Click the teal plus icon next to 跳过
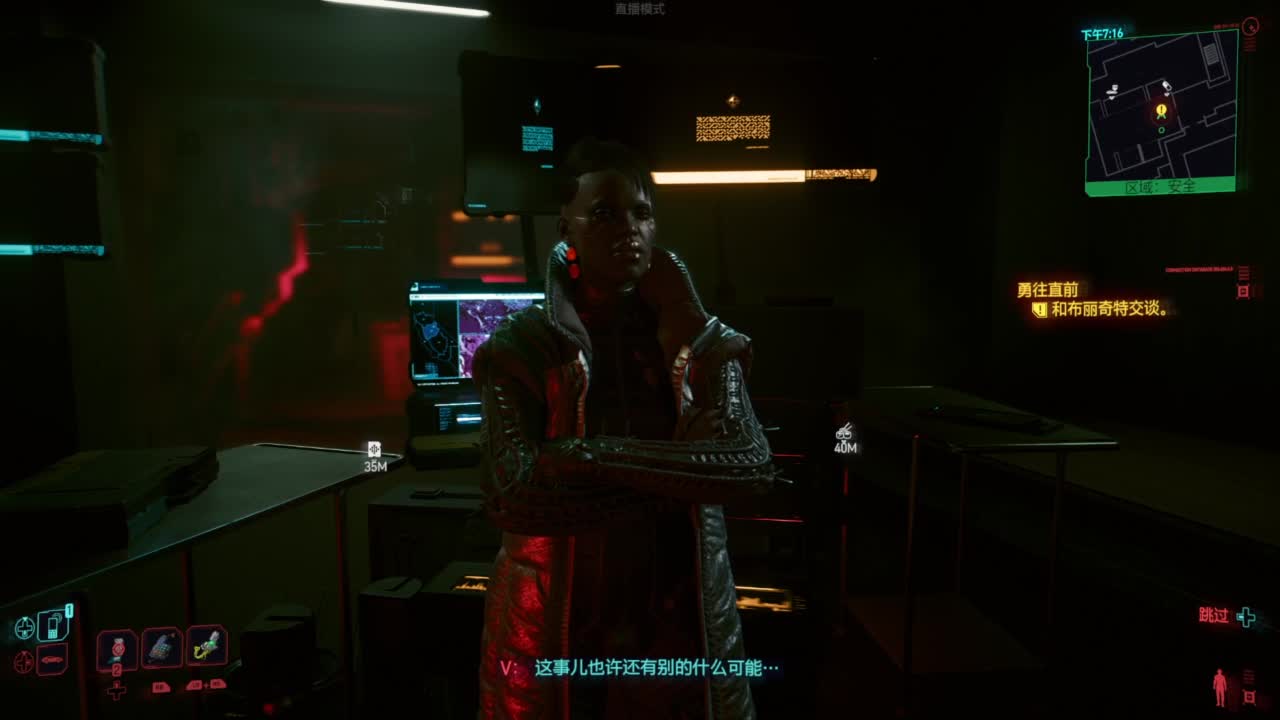The height and width of the screenshot is (720, 1280). tap(1246, 618)
